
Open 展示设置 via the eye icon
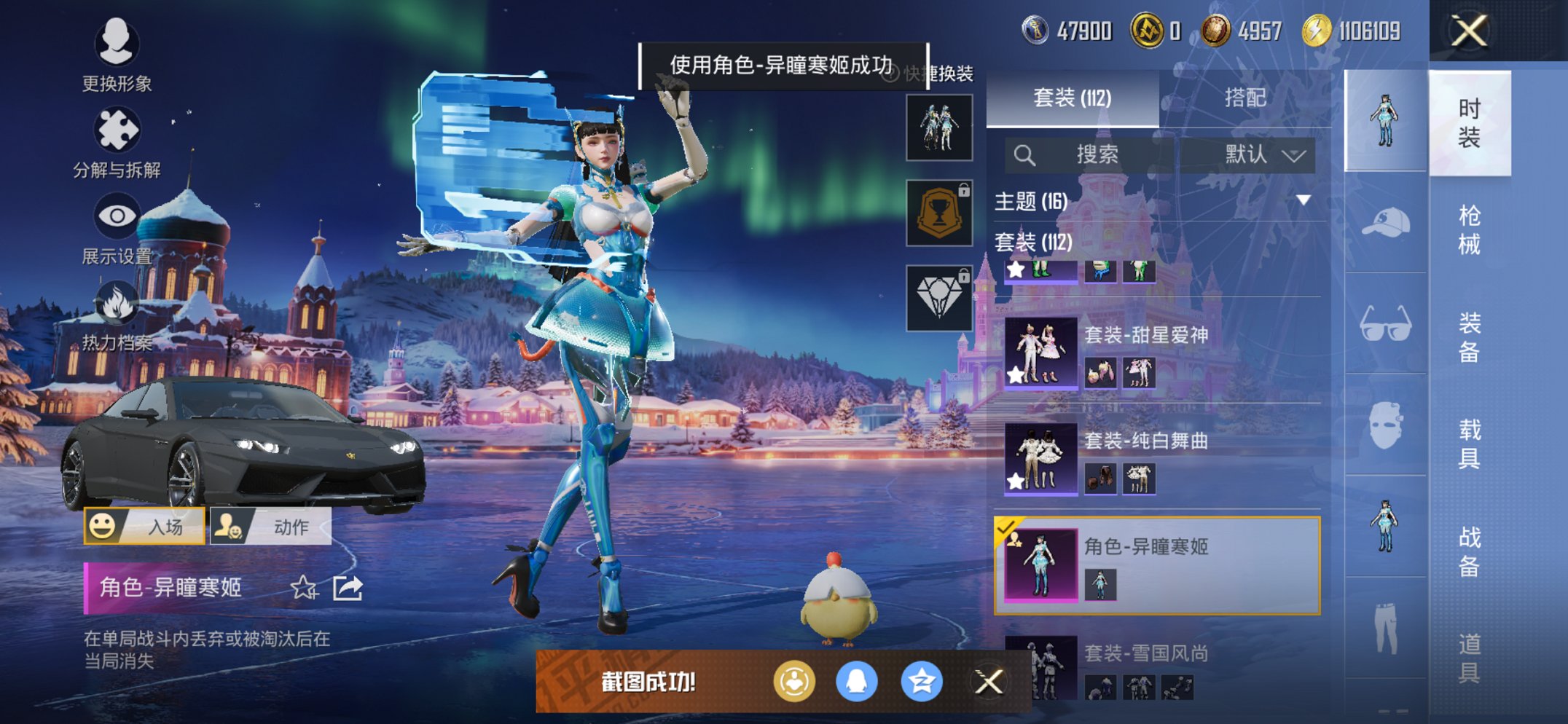[118, 216]
